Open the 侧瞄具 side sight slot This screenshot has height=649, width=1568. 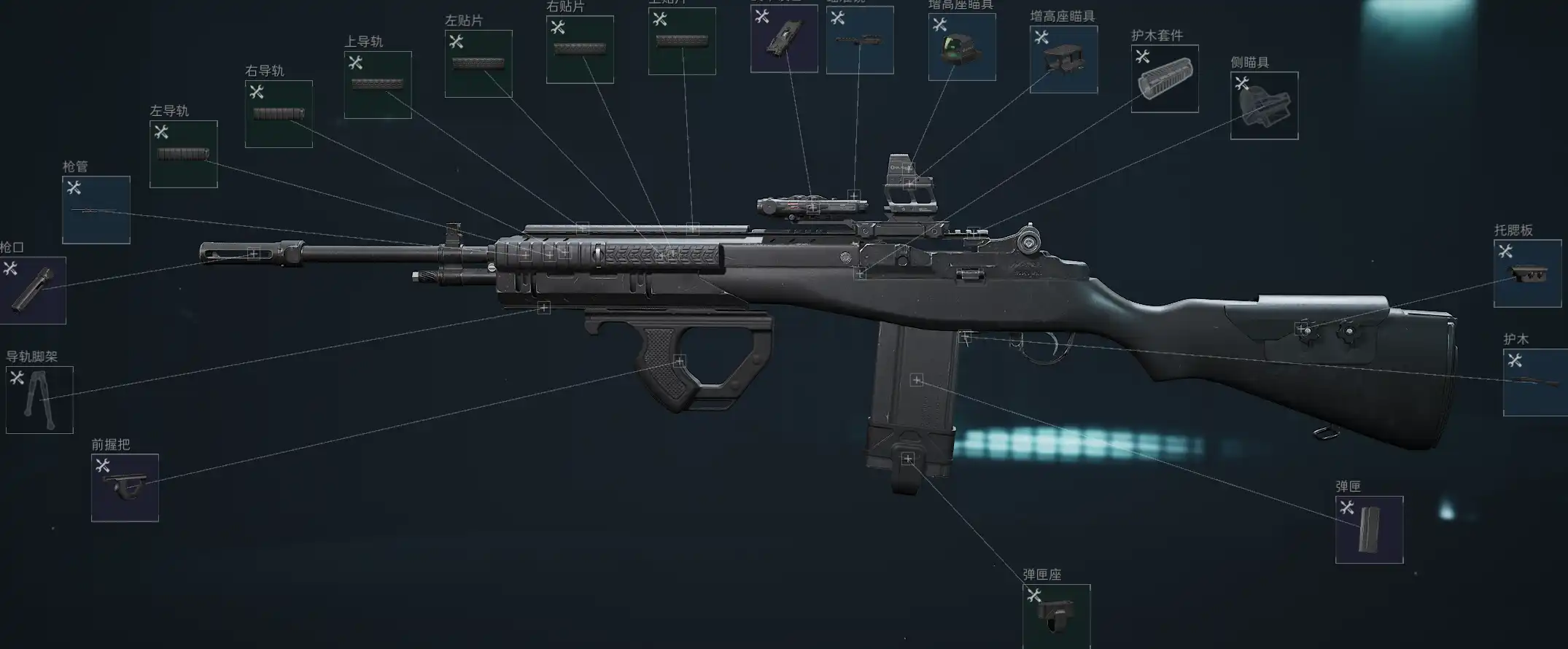click(1264, 106)
